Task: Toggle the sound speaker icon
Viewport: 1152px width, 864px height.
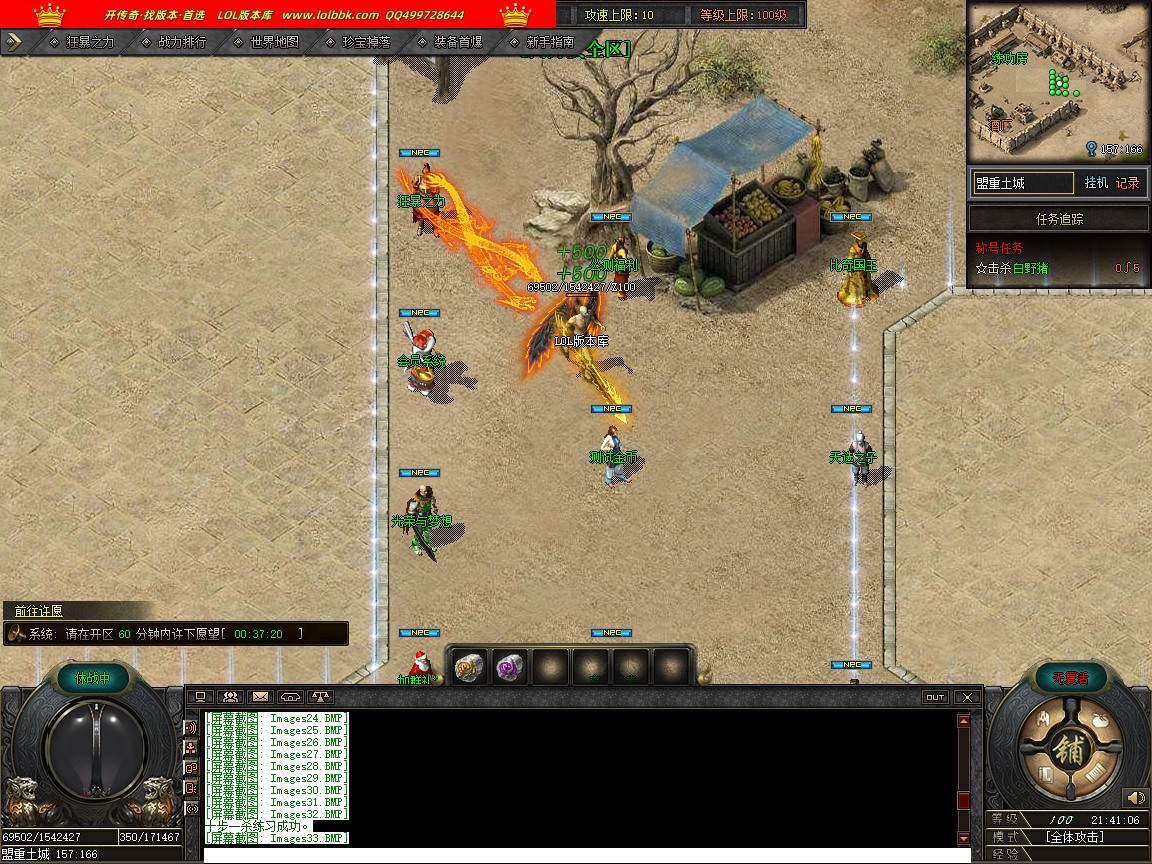Action: click(1133, 797)
